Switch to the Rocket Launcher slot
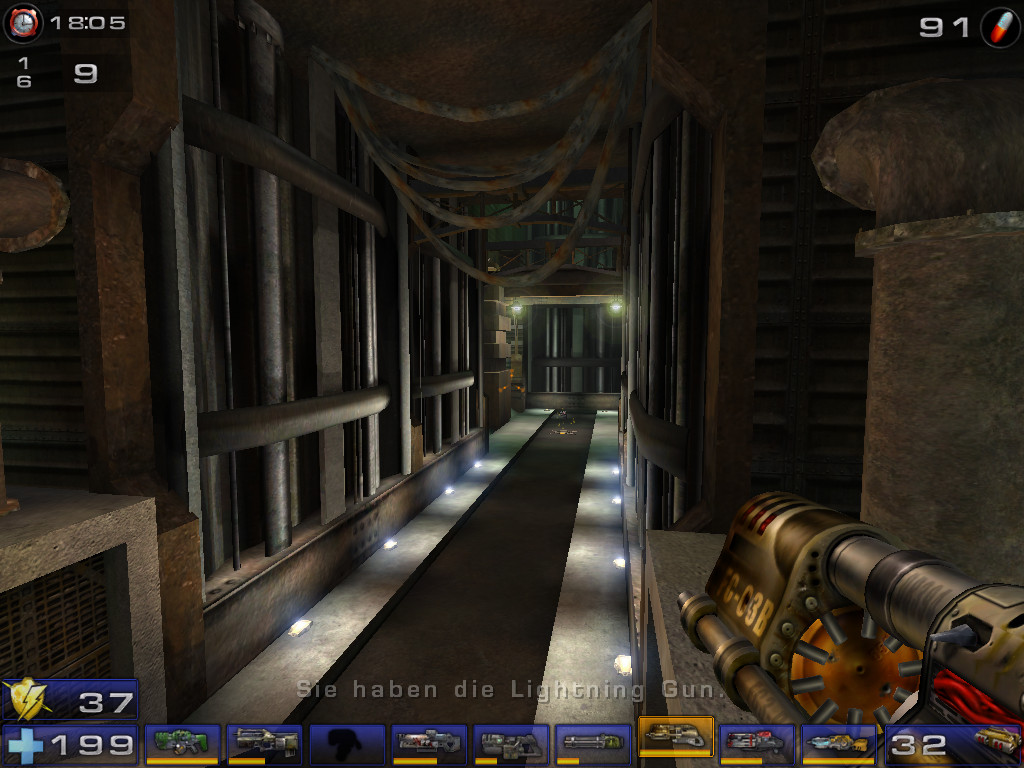Screen dimensions: 1024x768 tap(757, 744)
